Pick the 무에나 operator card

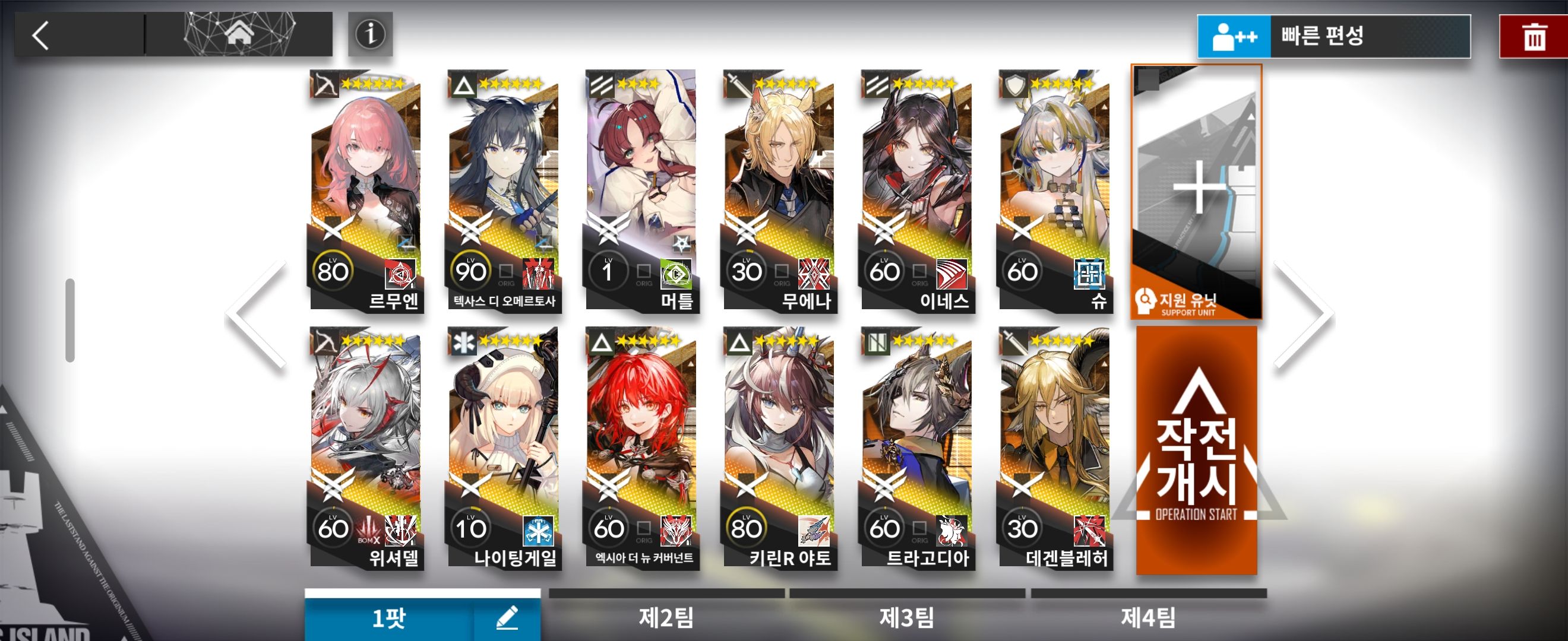[780, 191]
